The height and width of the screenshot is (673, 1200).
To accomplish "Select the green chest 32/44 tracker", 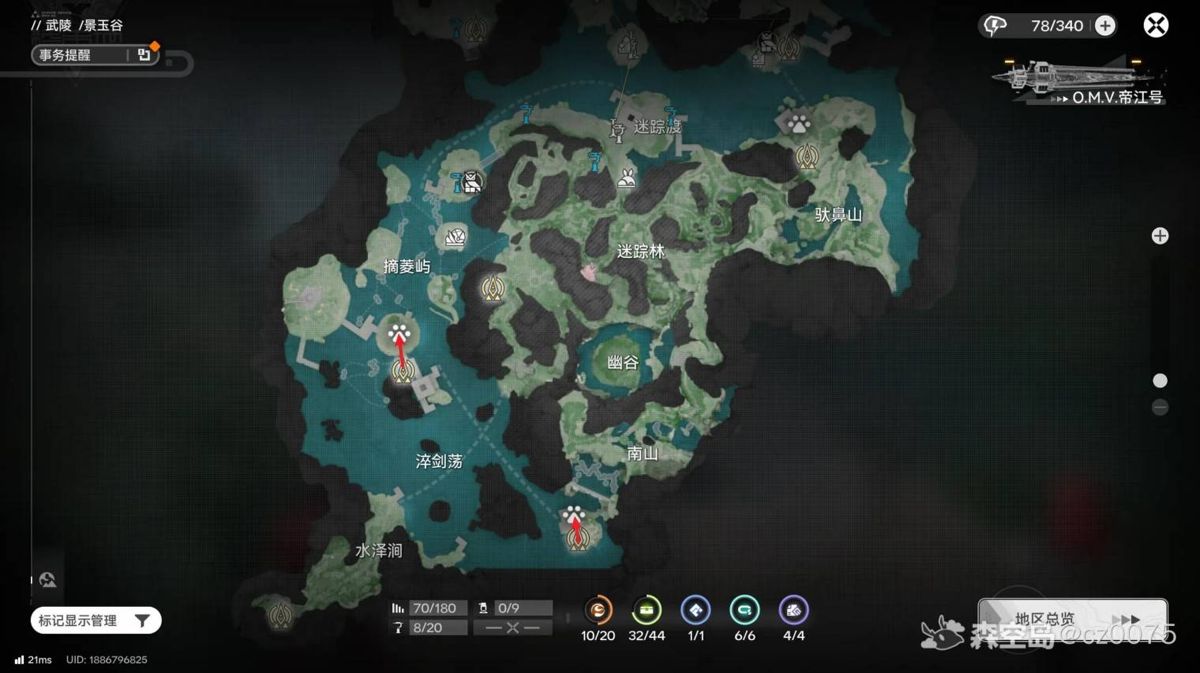I will (x=647, y=609).
